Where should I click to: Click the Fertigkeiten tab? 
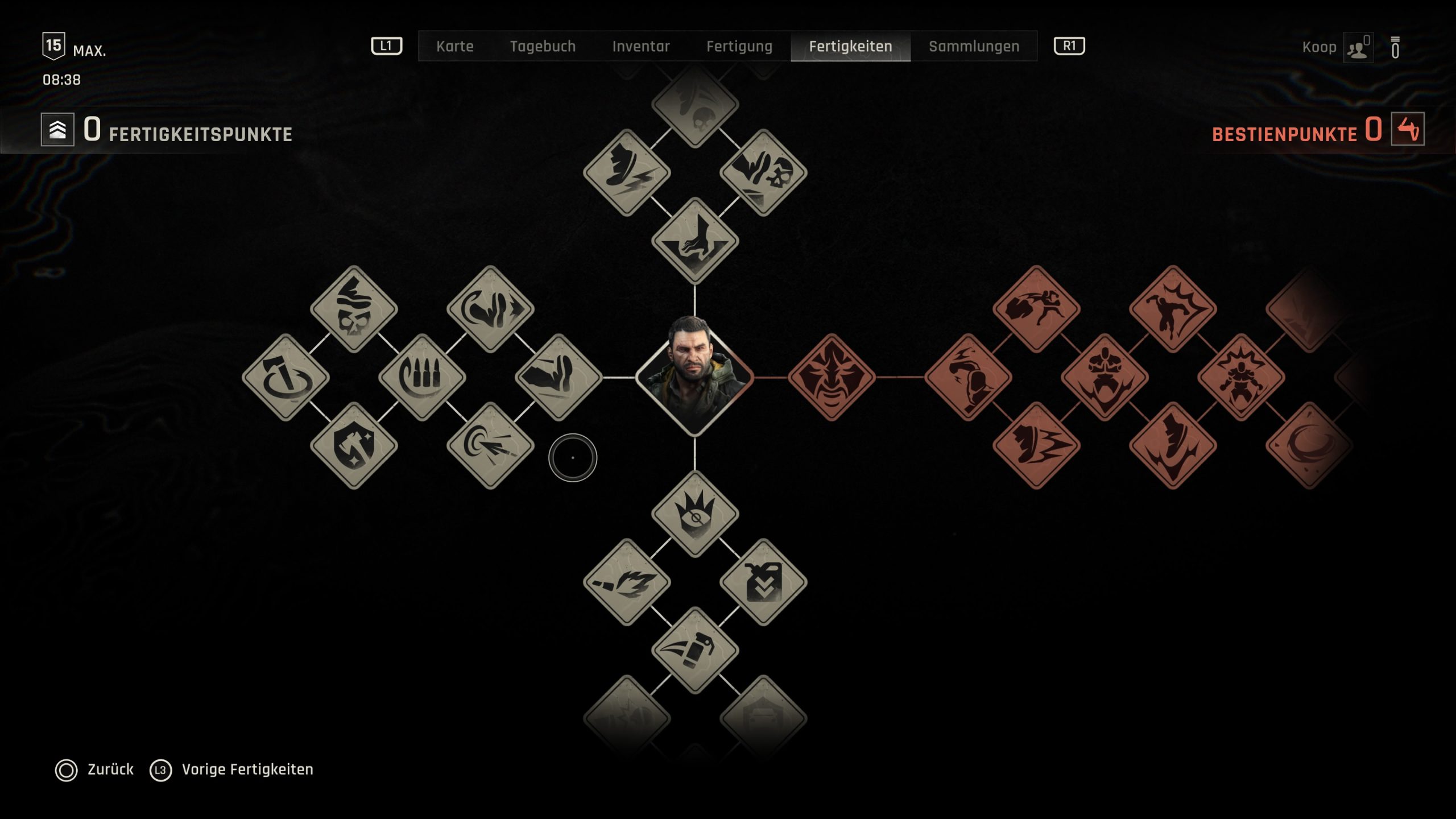coord(850,46)
